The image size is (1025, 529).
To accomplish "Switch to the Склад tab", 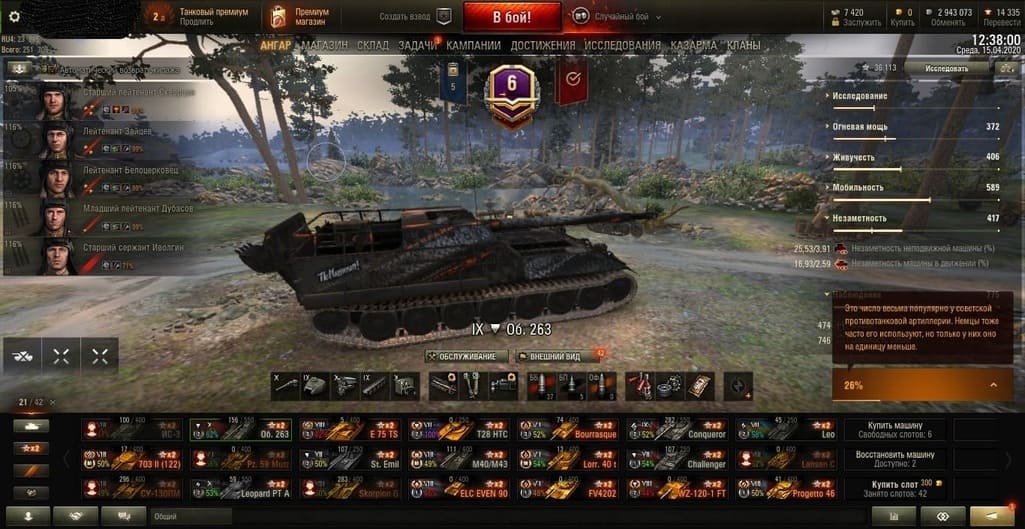I will (x=373, y=46).
